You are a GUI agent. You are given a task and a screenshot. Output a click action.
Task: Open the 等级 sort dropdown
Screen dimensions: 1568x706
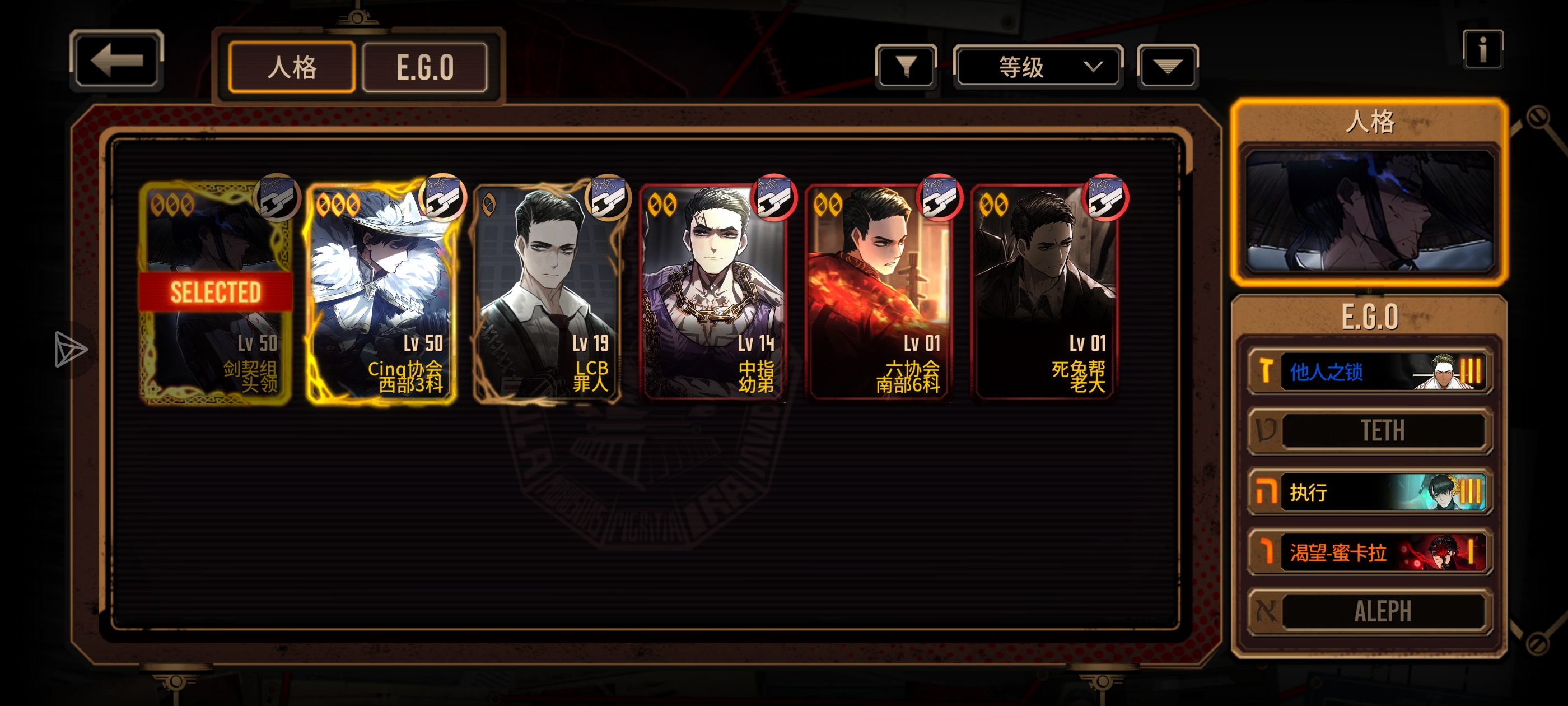(x=1037, y=66)
